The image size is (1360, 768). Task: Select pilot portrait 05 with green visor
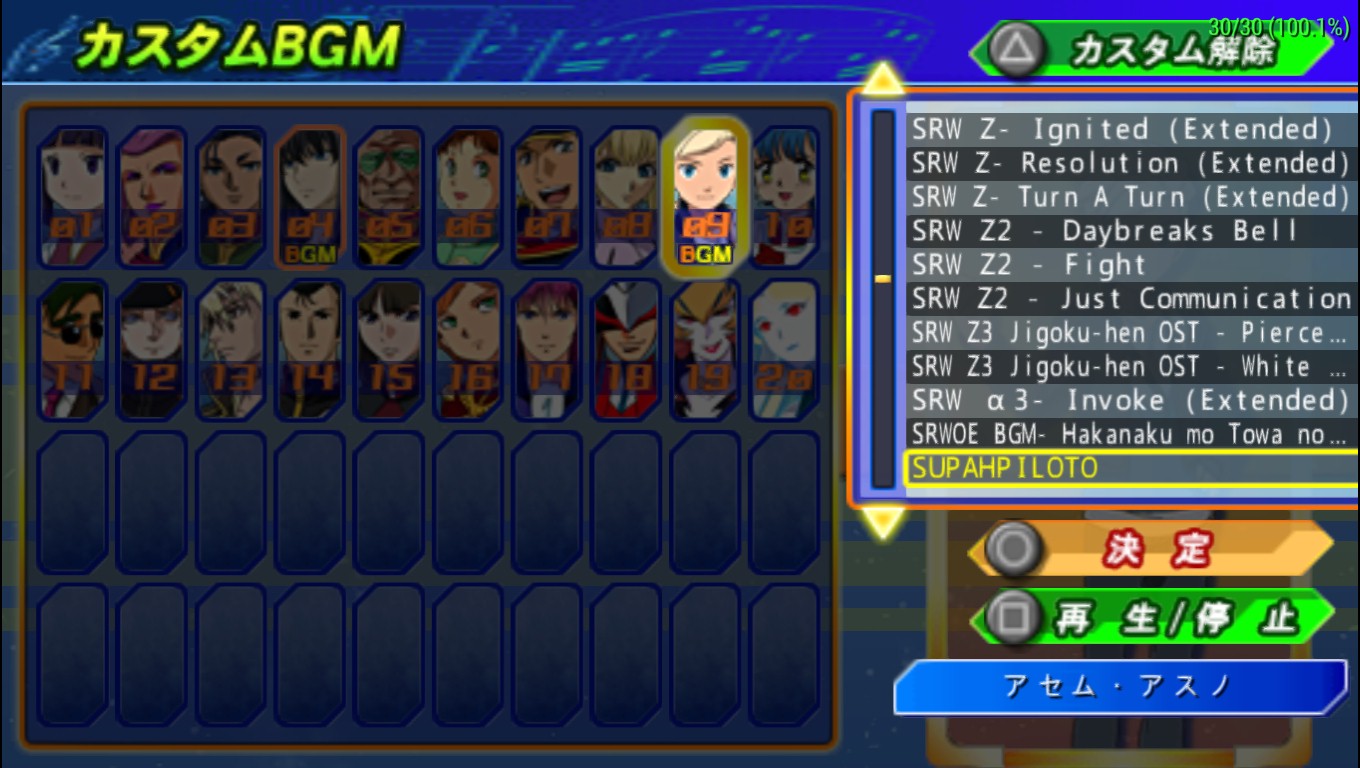(x=389, y=197)
